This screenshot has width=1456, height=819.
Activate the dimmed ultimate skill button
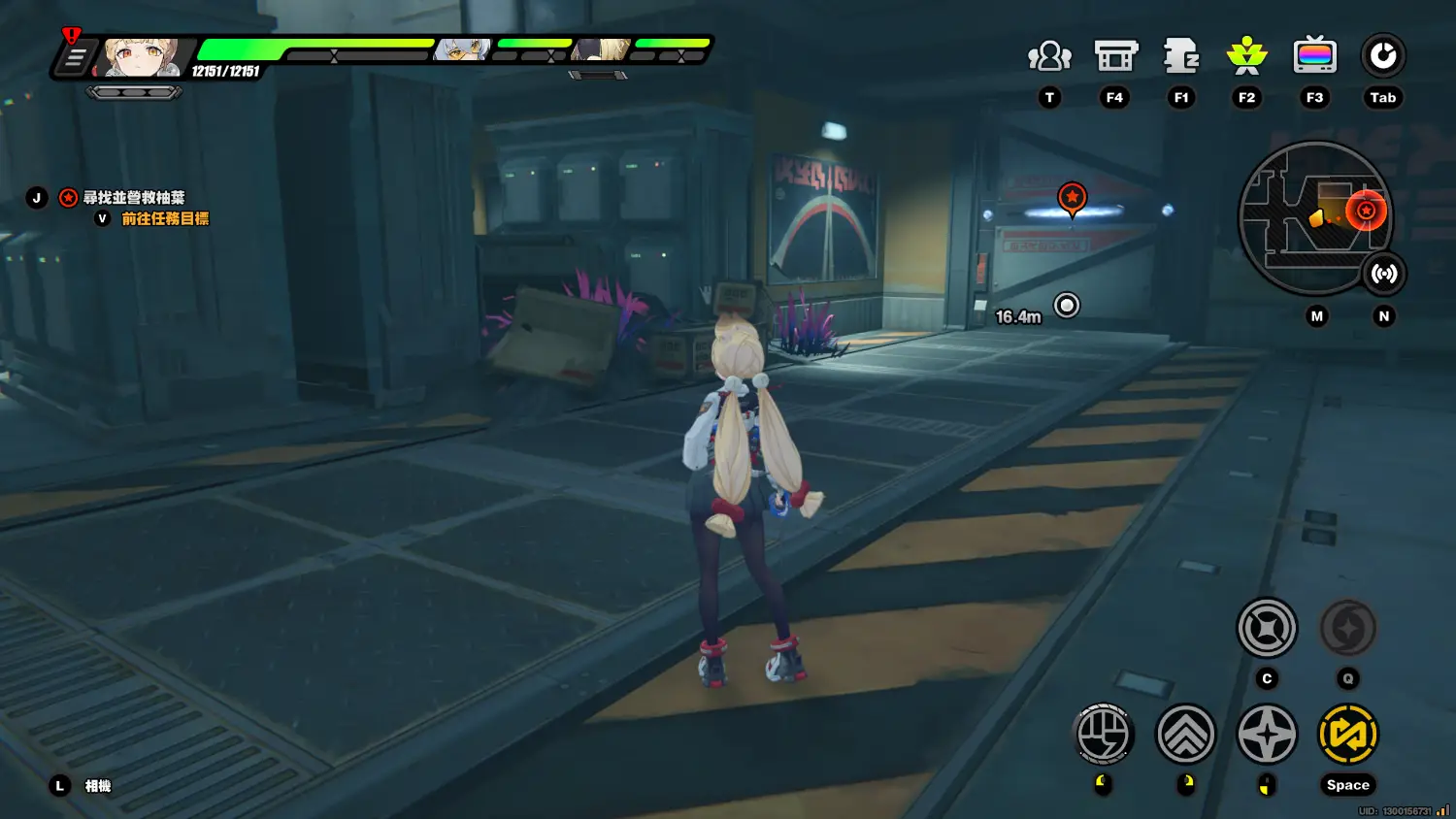tap(1347, 629)
